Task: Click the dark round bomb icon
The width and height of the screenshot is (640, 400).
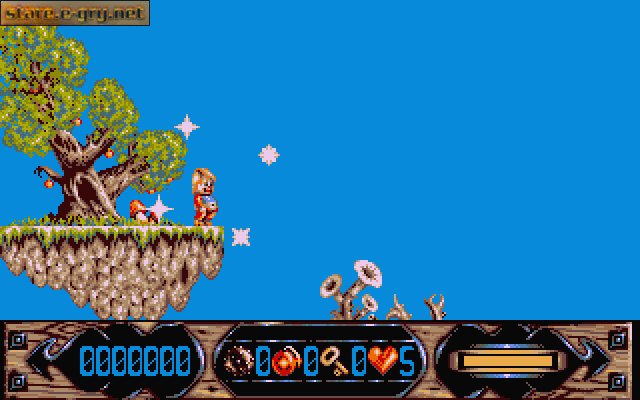Action: [239, 359]
